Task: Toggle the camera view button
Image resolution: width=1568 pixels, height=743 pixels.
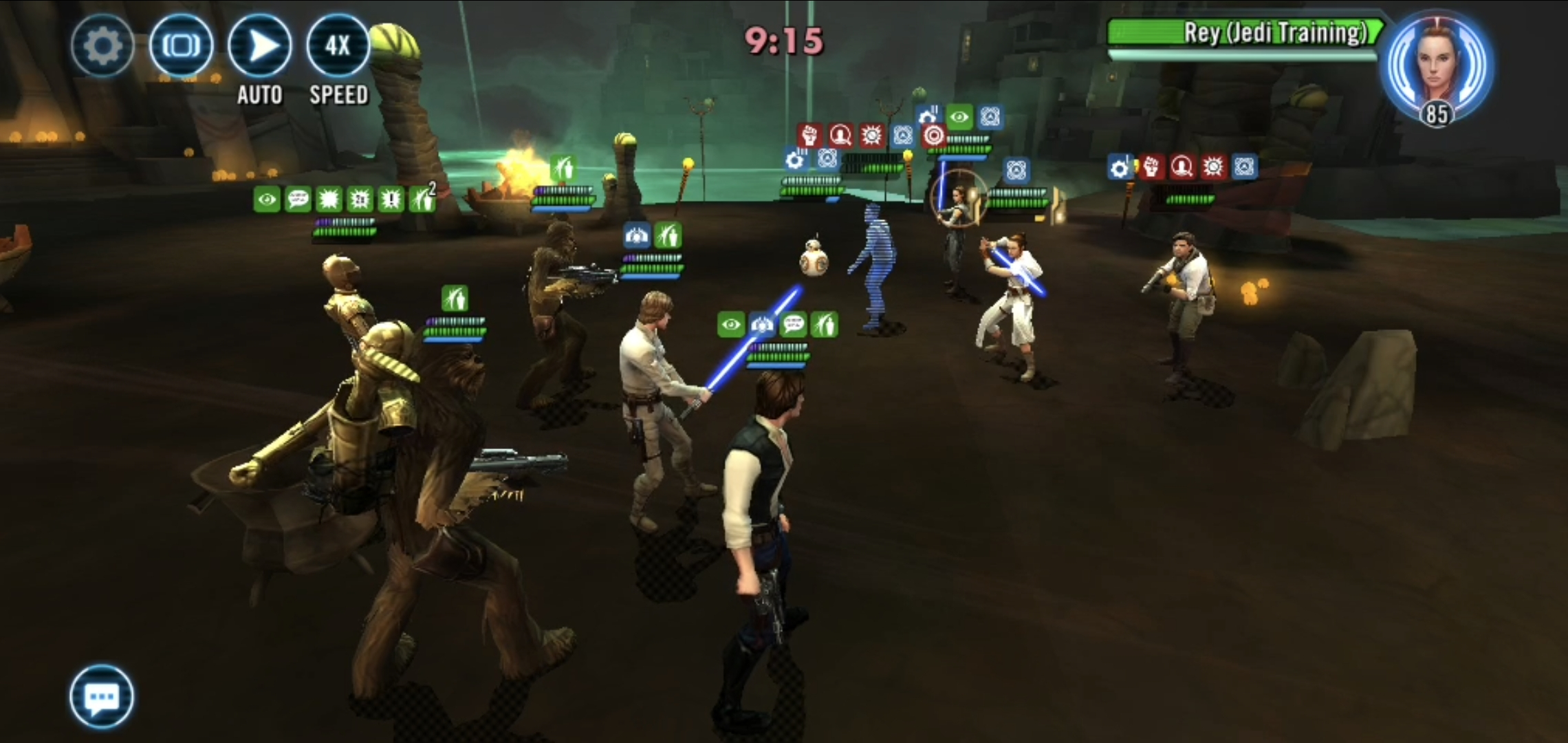Action: [181, 45]
